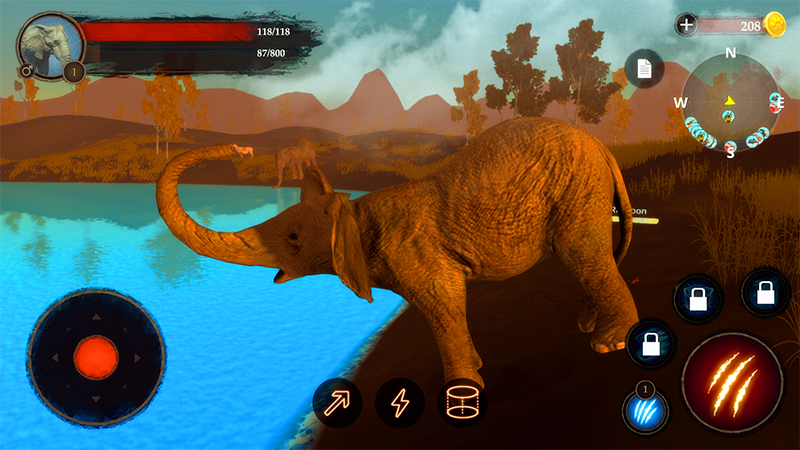Activate the lightning bolt ability
This screenshot has width=800, height=450.
pyautogui.click(x=399, y=404)
